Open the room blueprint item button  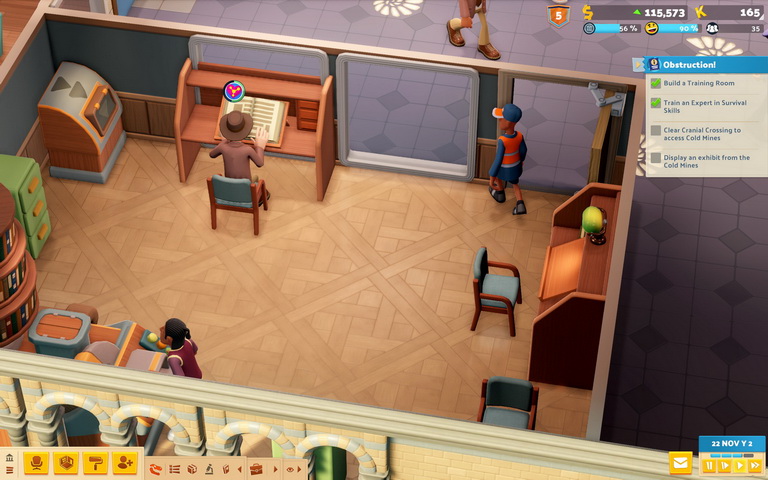pyautogui.click(x=67, y=463)
